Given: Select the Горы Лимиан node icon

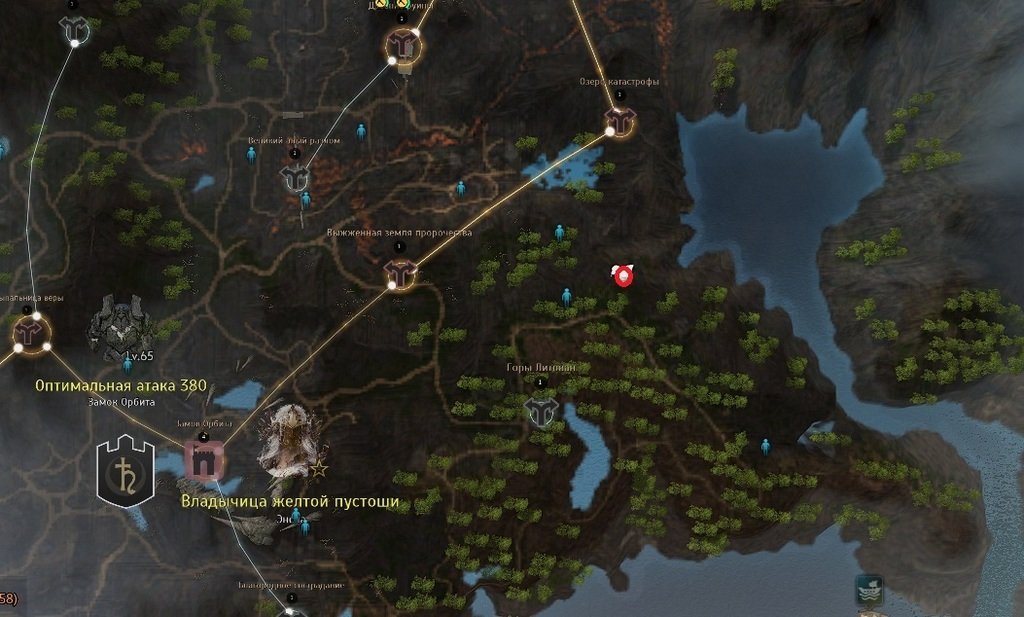Looking at the screenshot, I should click(541, 410).
